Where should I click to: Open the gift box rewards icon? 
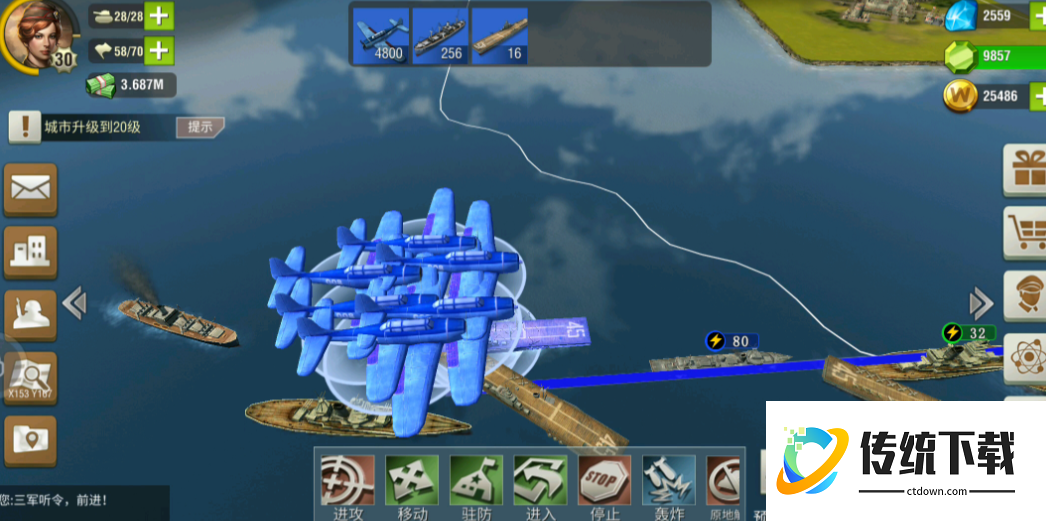click(x=1026, y=169)
